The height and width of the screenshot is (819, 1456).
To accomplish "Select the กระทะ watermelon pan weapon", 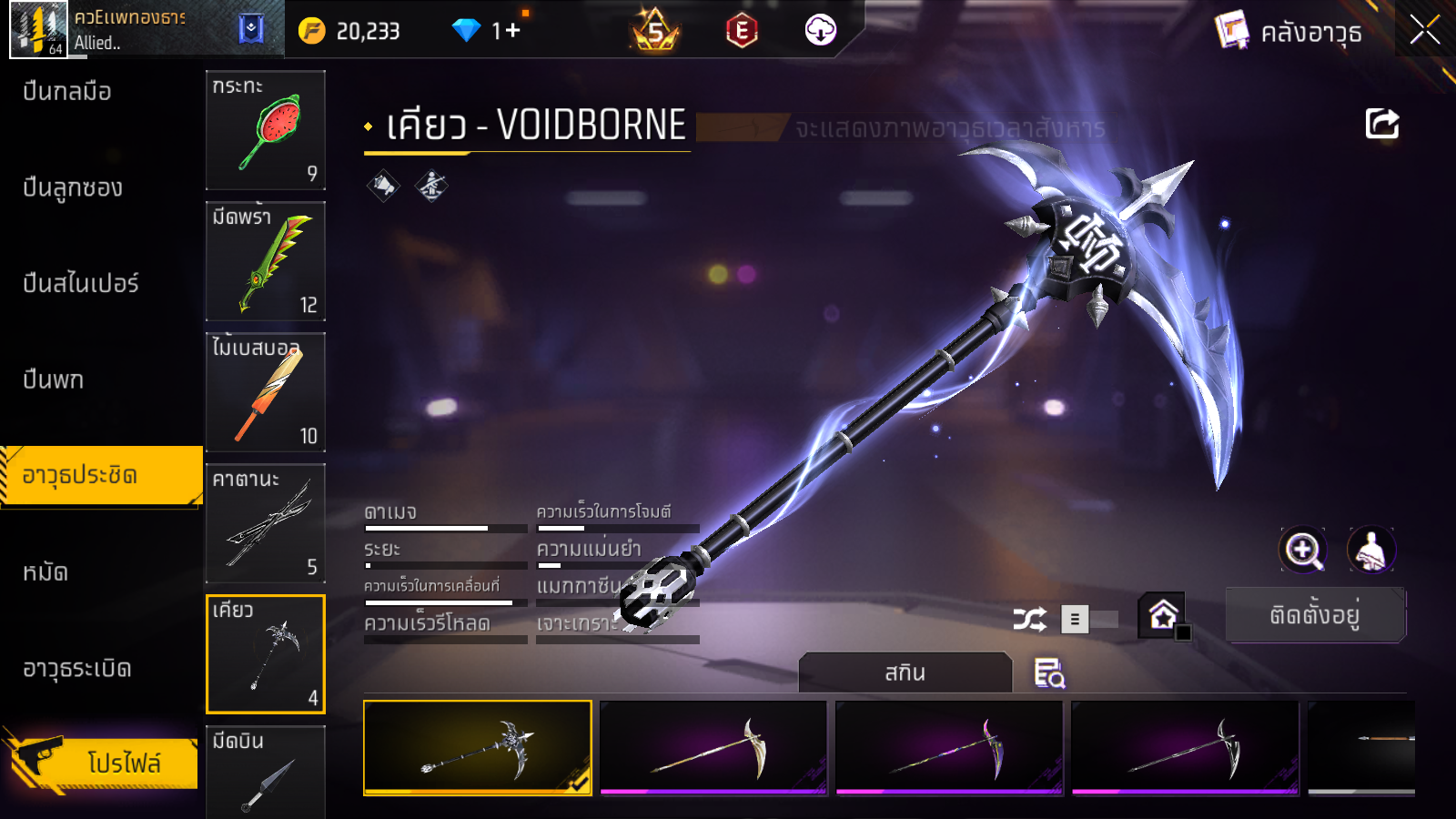I will [266, 130].
